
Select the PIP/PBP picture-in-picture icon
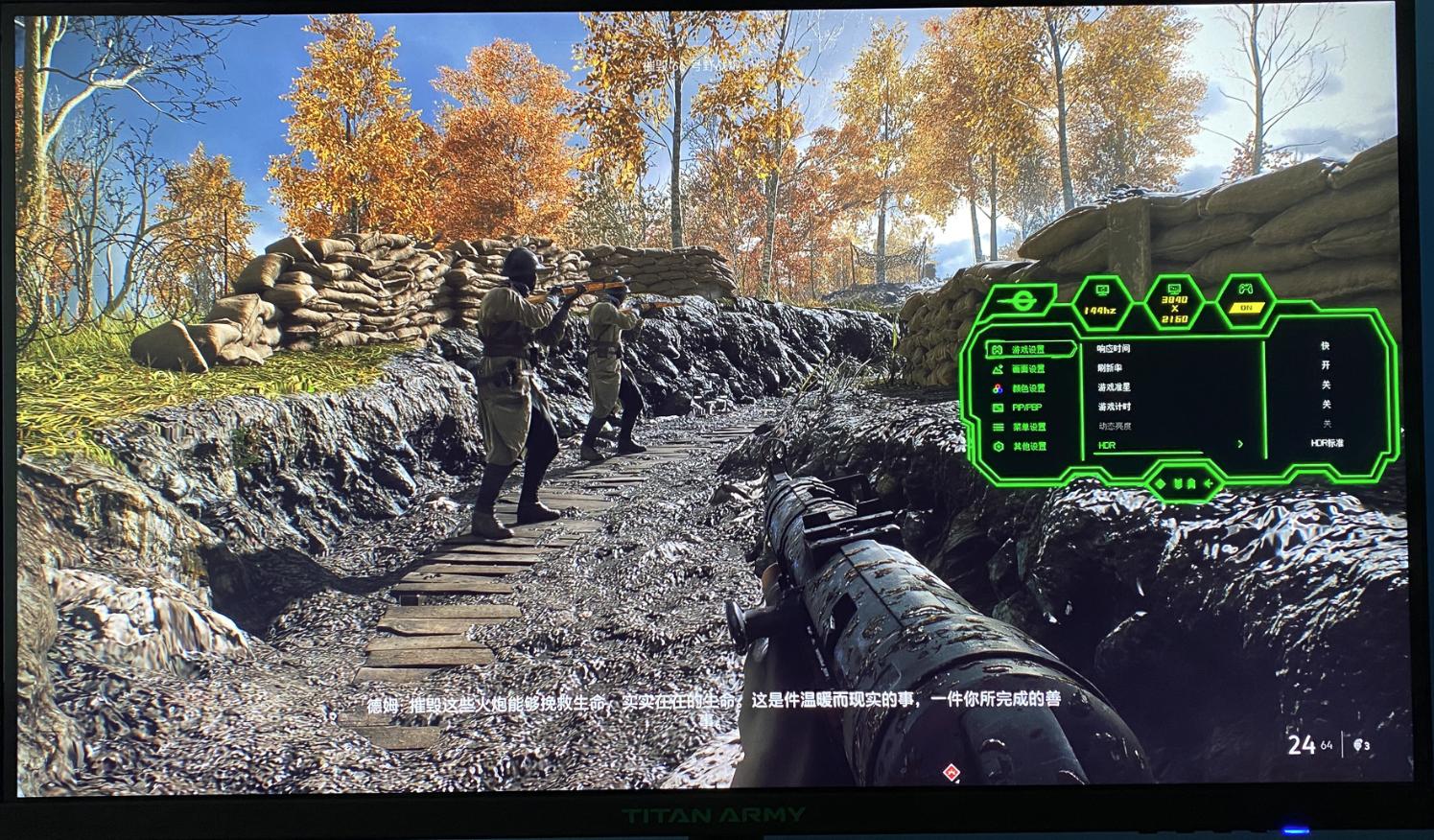point(998,408)
